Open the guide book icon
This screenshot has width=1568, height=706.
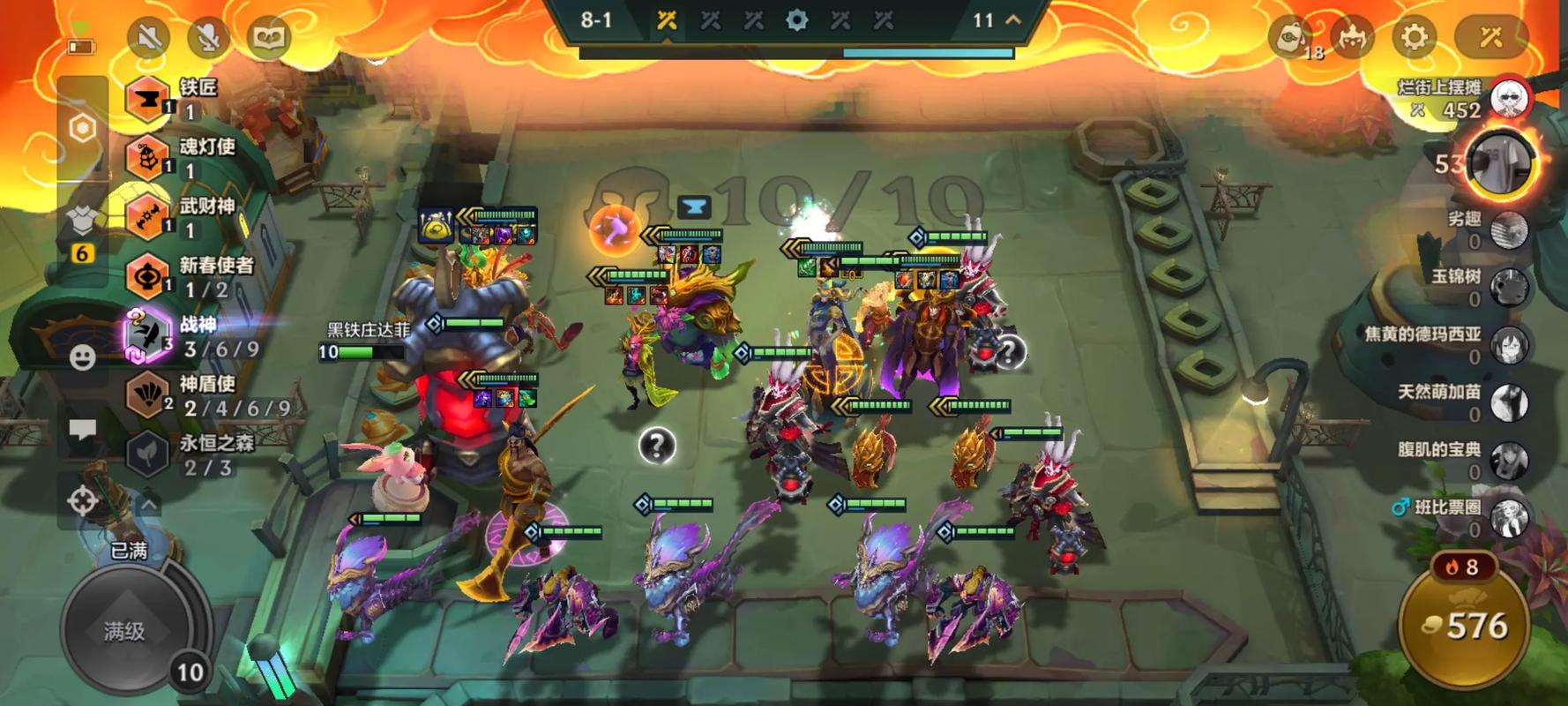[268, 37]
